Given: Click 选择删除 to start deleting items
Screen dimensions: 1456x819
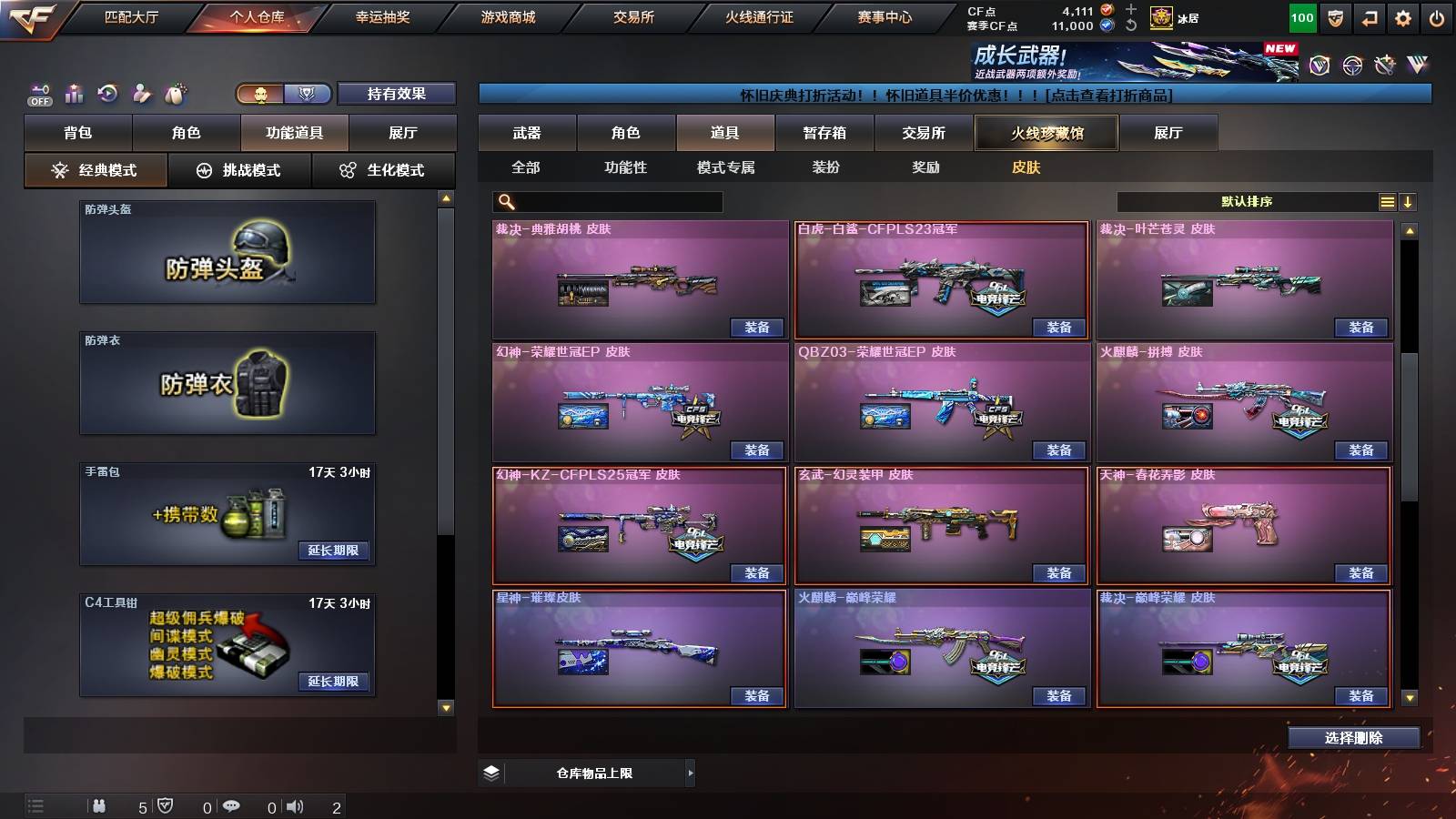Looking at the screenshot, I should tap(1353, 738).
